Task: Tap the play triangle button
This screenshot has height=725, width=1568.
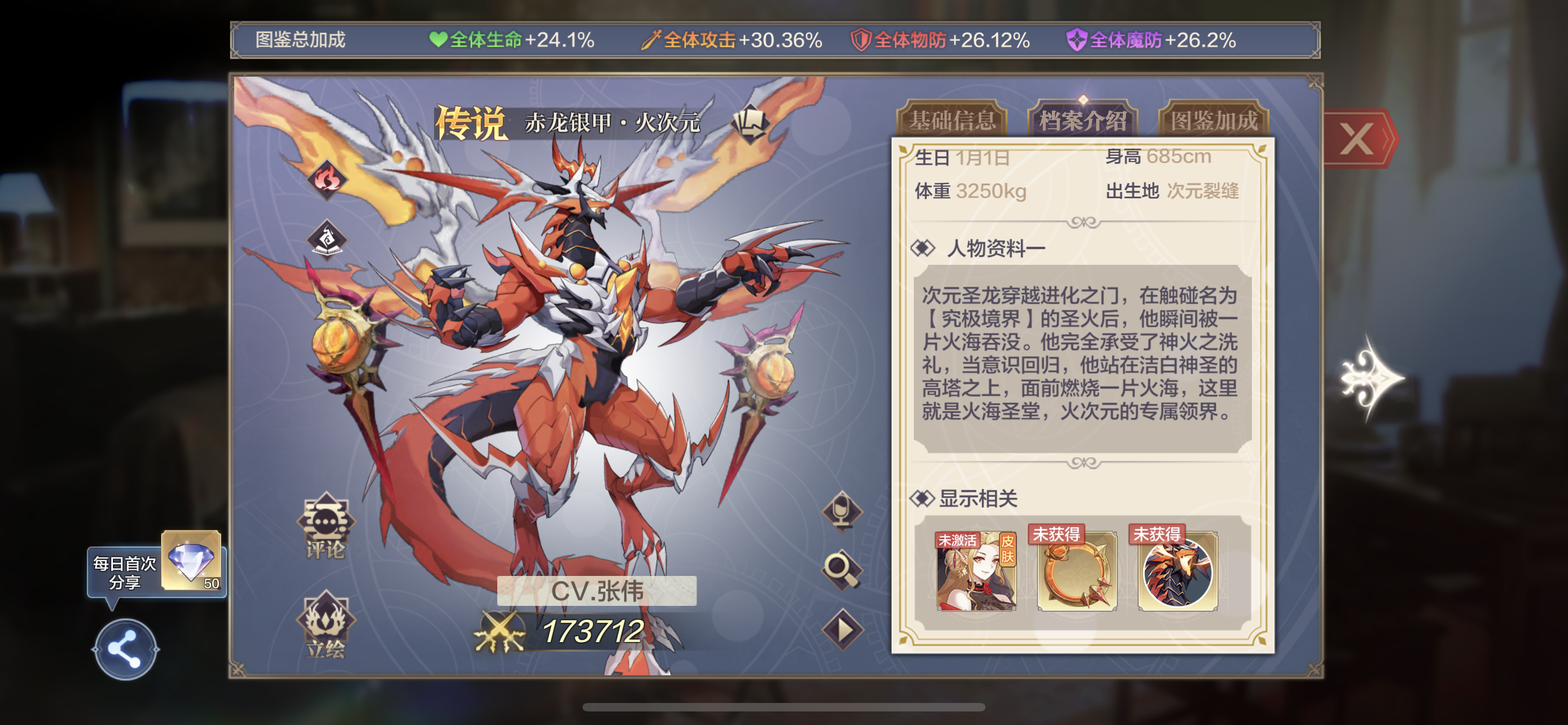Action: (843, 630)
